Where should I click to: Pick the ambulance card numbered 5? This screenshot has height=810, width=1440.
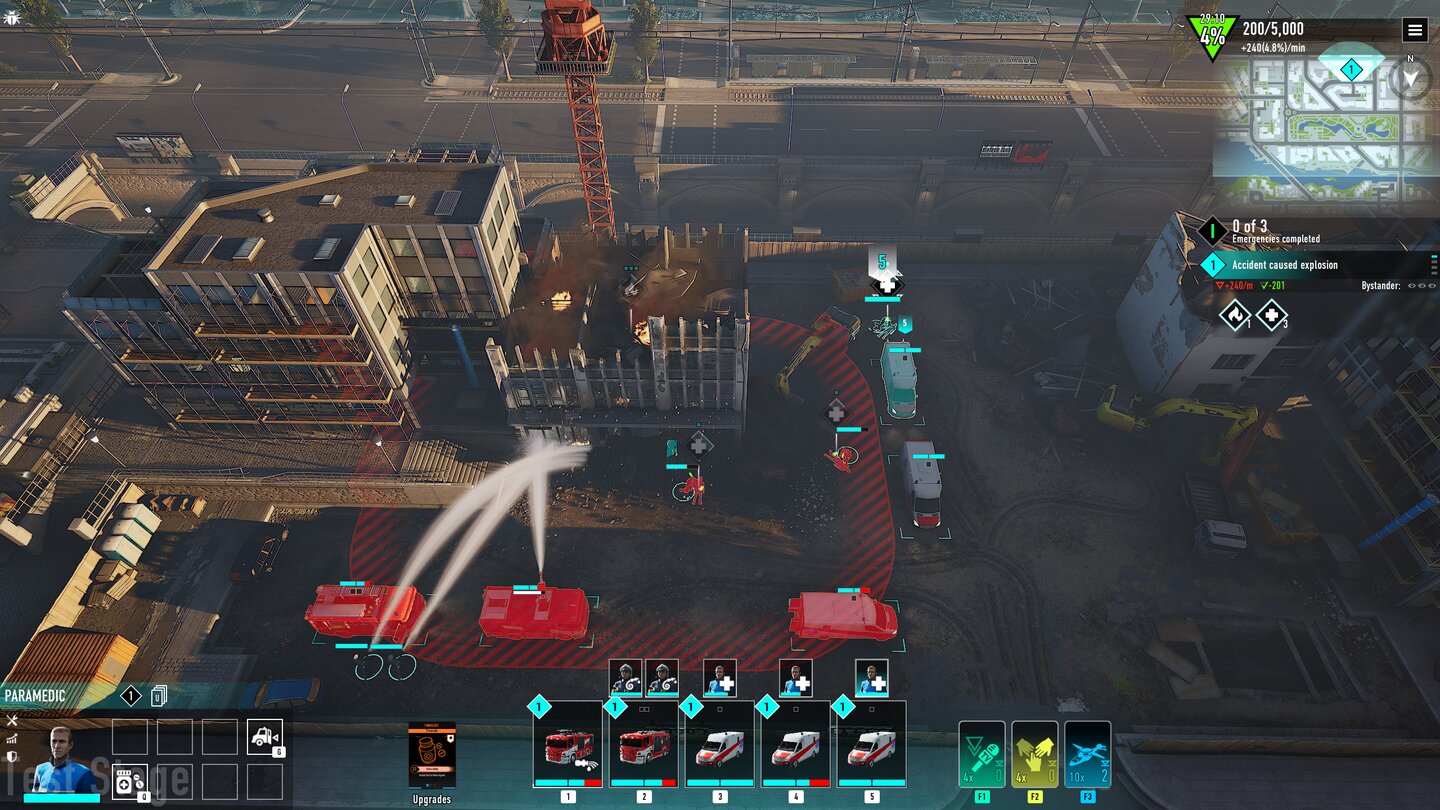(x=871, y=745)
